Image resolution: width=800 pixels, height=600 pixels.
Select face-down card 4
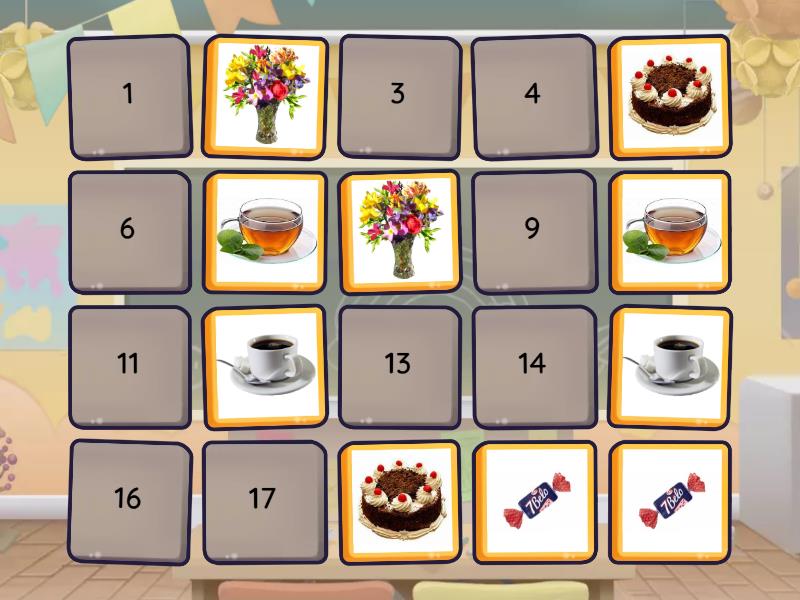point(532,96)
